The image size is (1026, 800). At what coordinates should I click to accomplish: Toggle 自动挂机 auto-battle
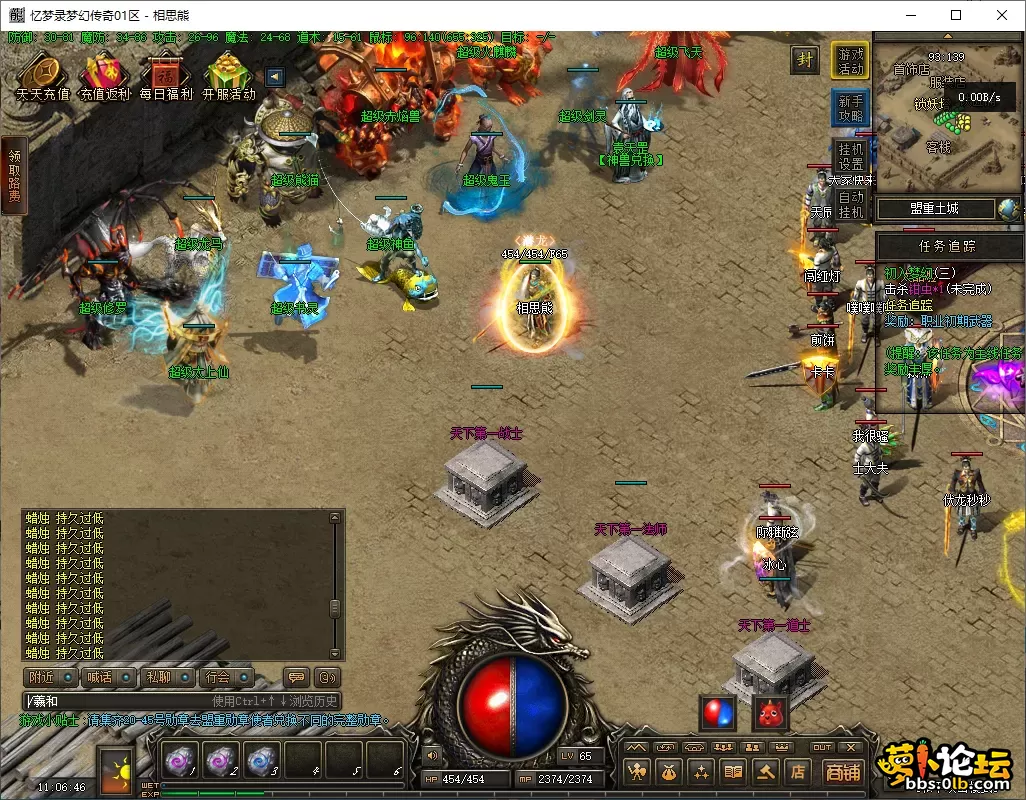tap(851, 204)
